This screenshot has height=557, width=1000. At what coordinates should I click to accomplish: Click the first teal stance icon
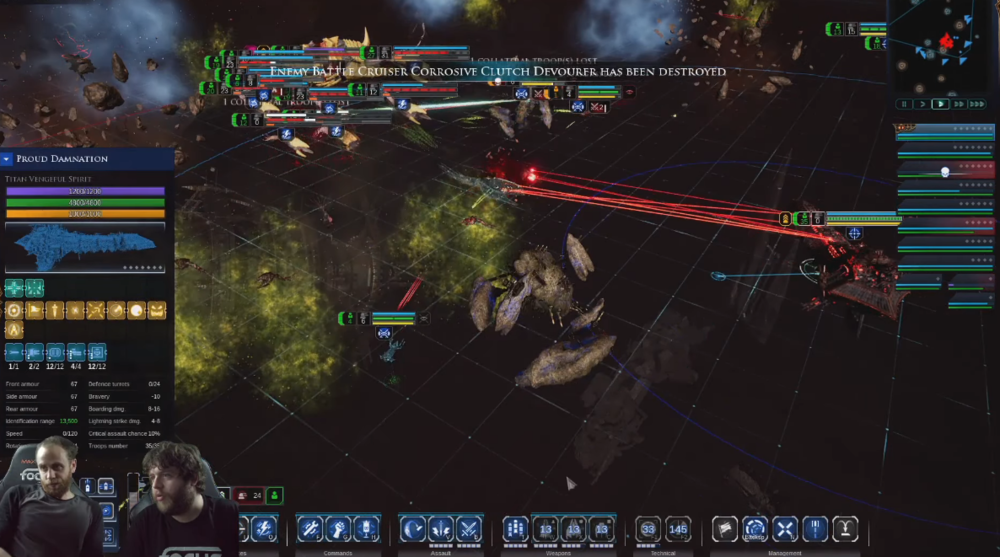point(14,288)
